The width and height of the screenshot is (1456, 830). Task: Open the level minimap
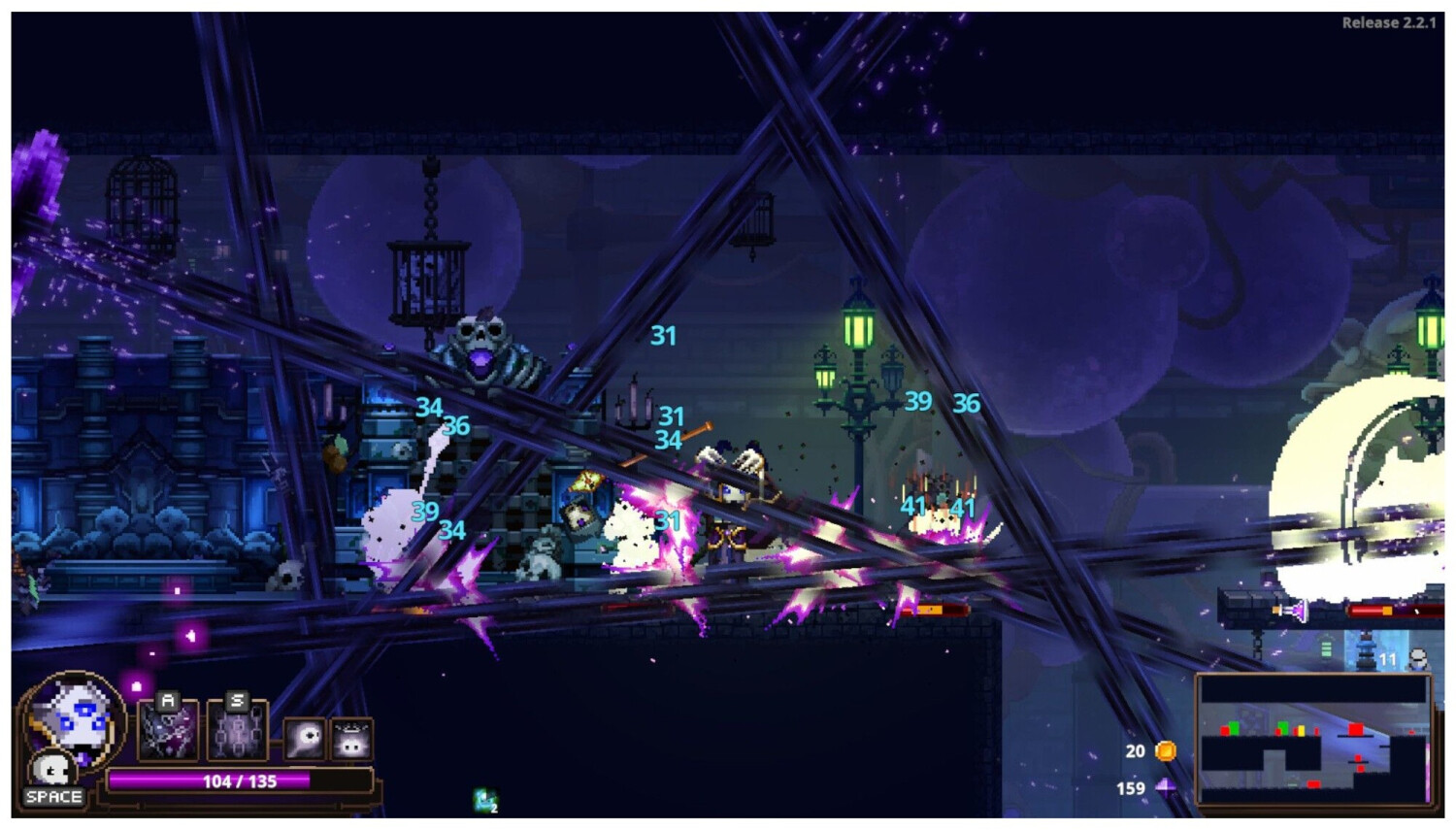tap(1314, 740)
